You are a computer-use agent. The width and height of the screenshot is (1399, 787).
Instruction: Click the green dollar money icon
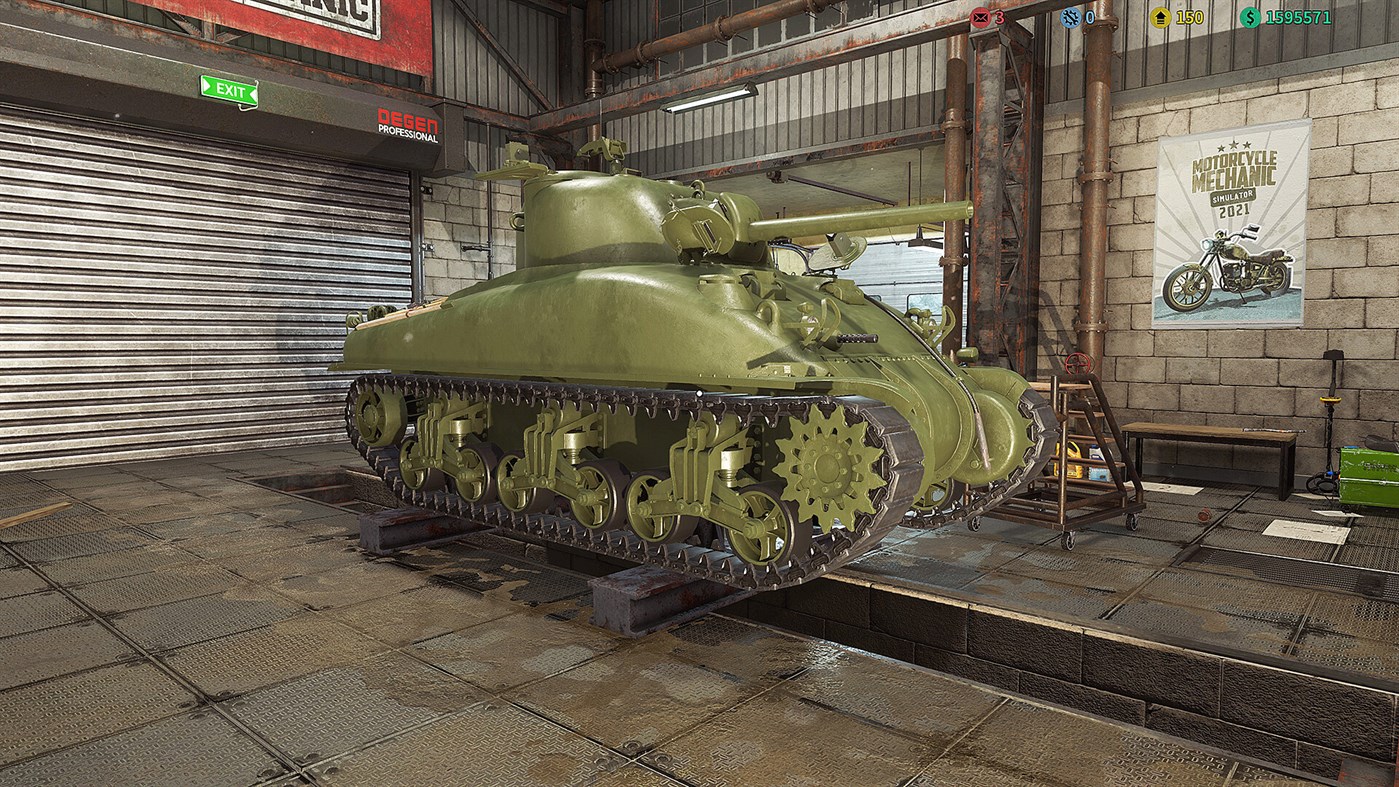pyautogui.click(x=1253, y=17)
